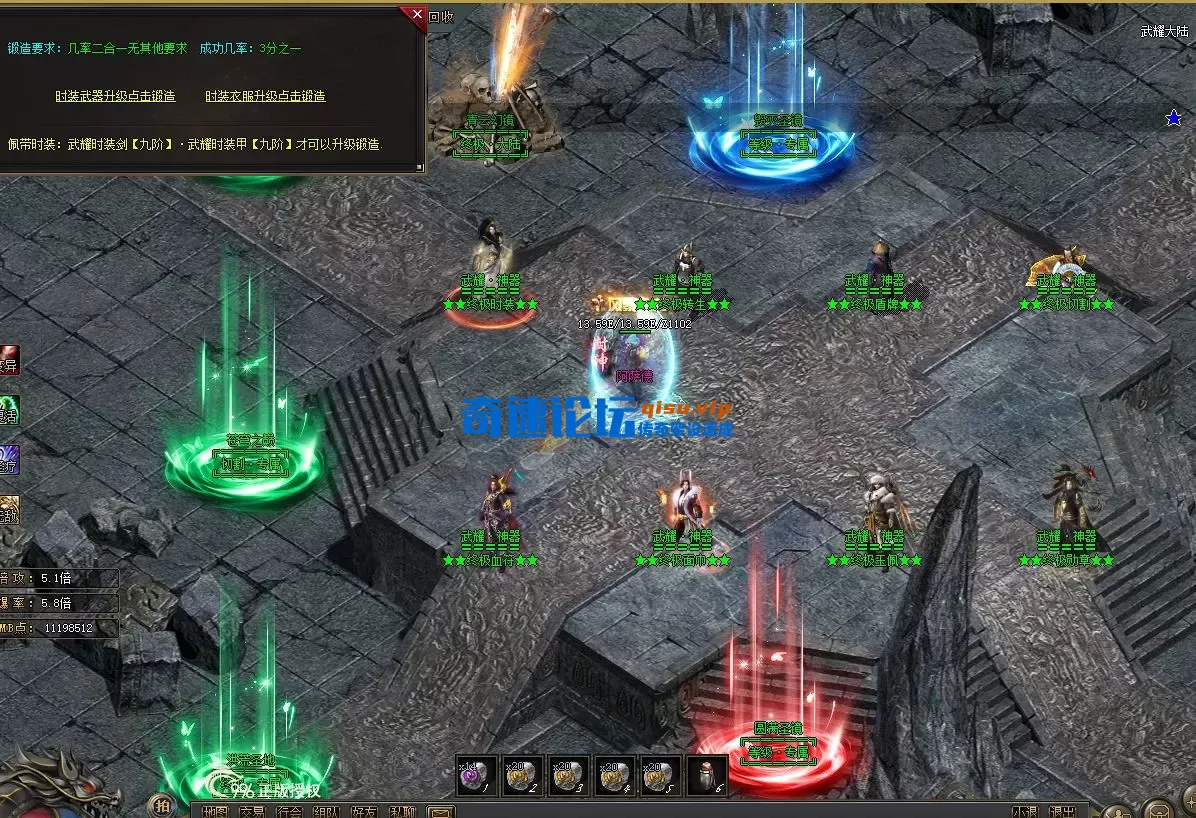Open the 地图 map button
Viewport: 1196px width, 818px height.
click(x=215, y=812)
